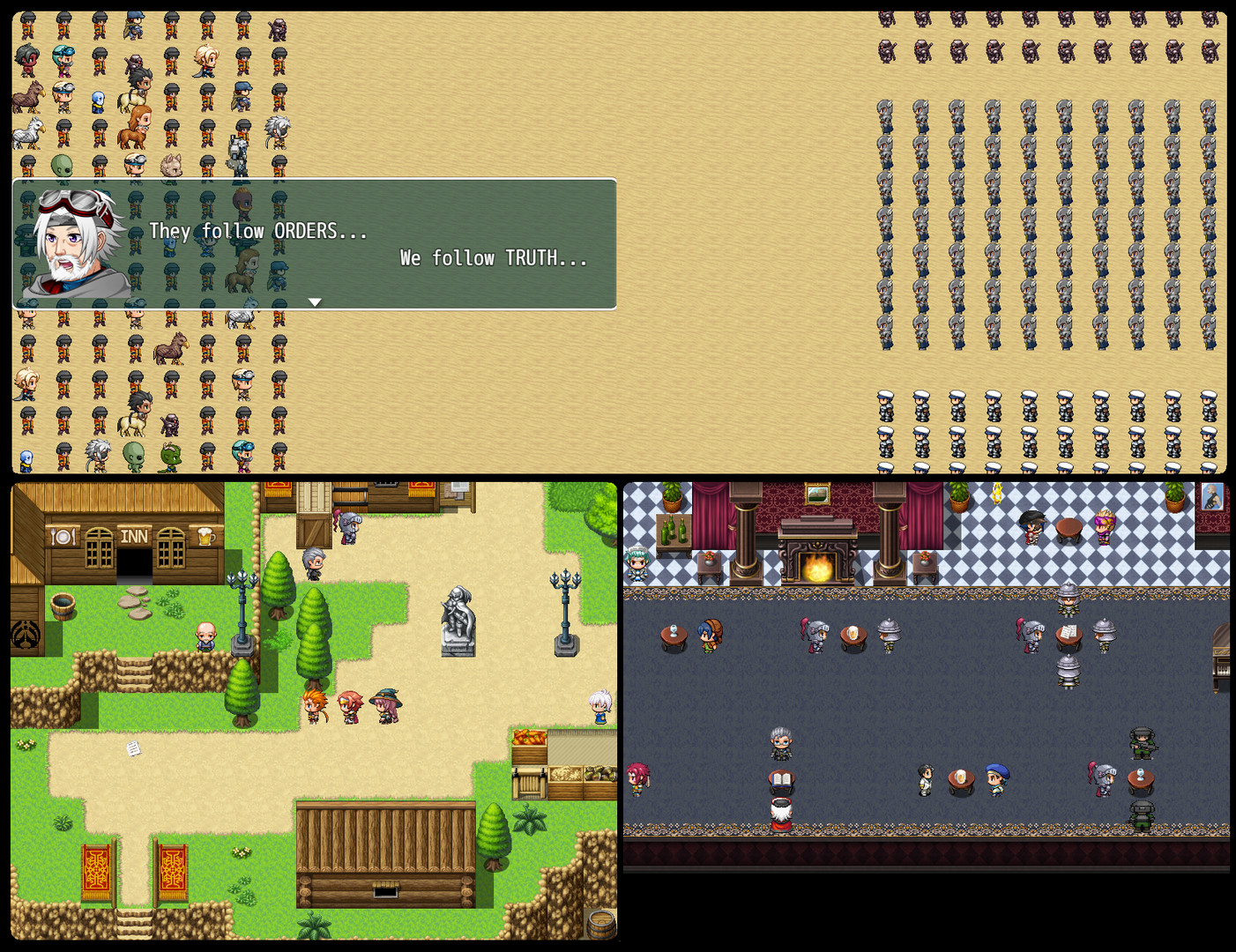The width and height of the screenshot is (1236, 952).
Task: Click the glowing lamp post near the statue
Action: click(564, 586)
